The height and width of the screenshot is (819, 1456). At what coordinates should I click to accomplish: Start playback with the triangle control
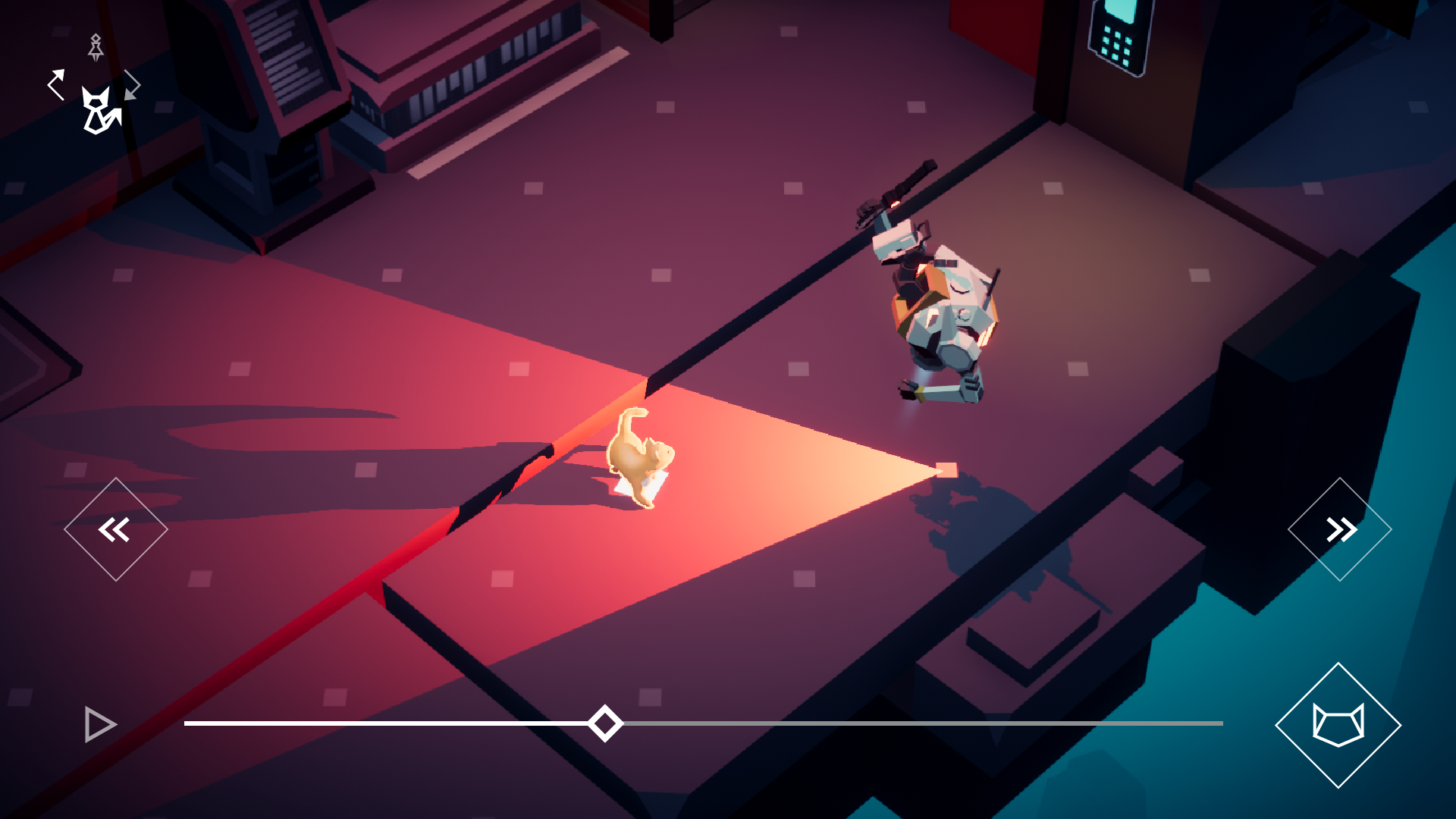tap(98, 724)
